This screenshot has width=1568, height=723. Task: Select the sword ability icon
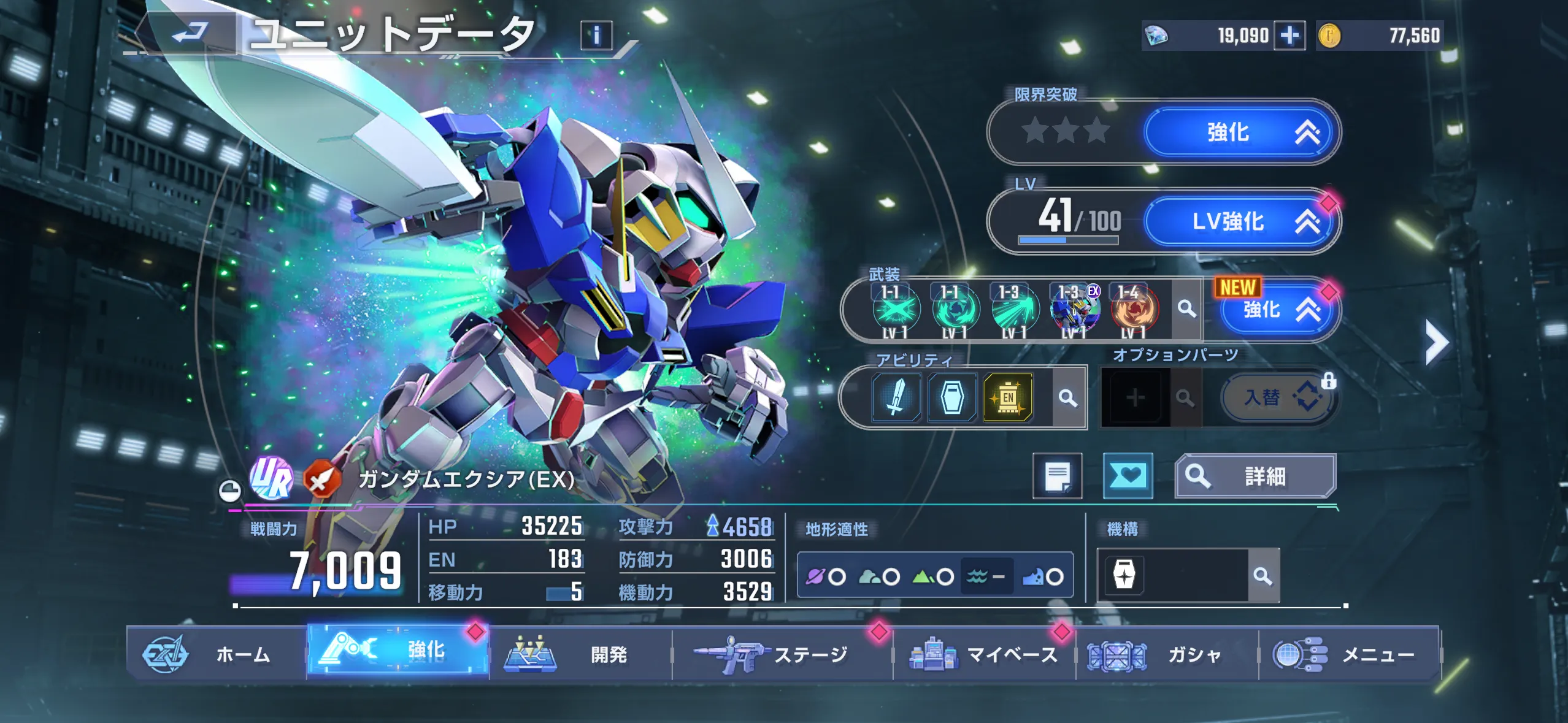(x=896, y=397)
